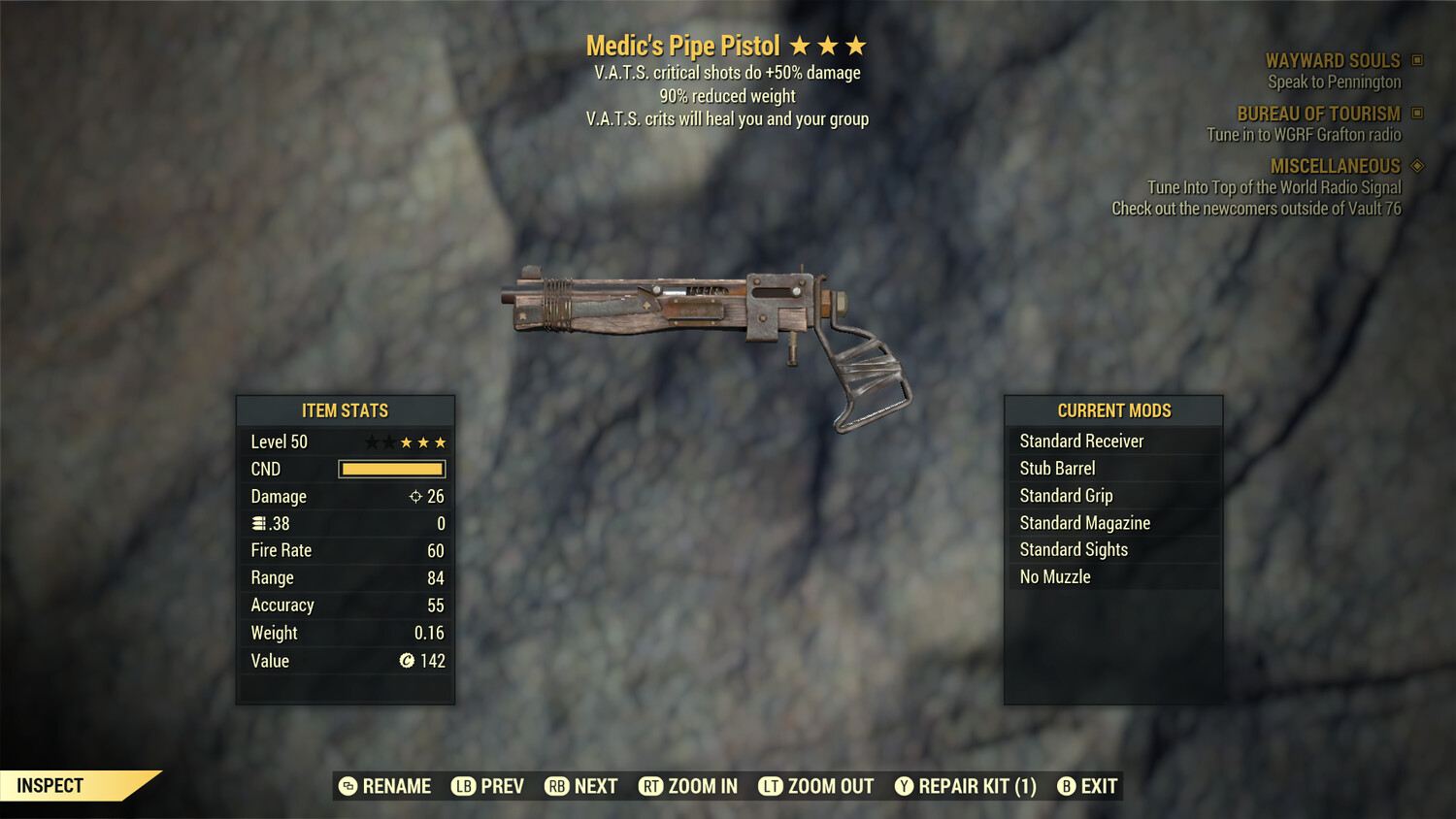Click the diamond marker beside MISCELLANEOUS quest
1456x819 pixels.
1415,166
